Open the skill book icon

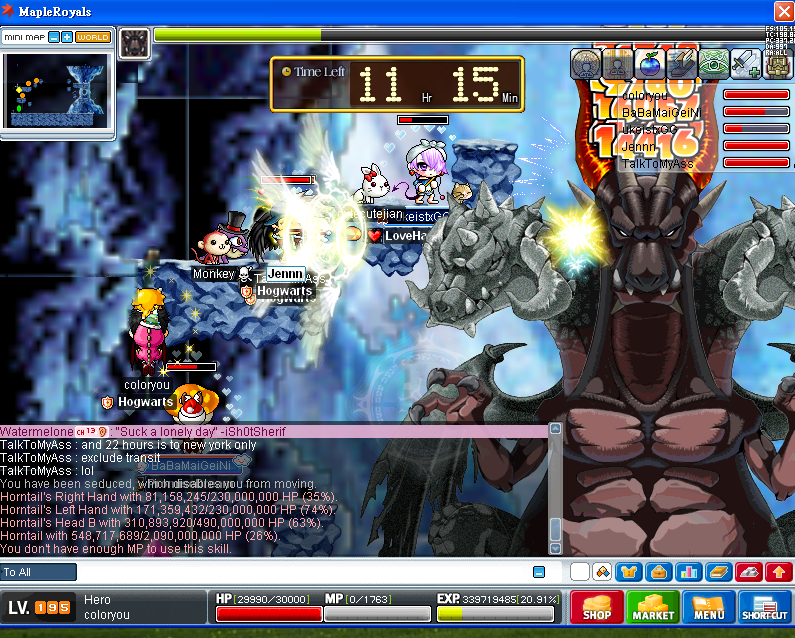pyautogui.click(x=719, y=572)
